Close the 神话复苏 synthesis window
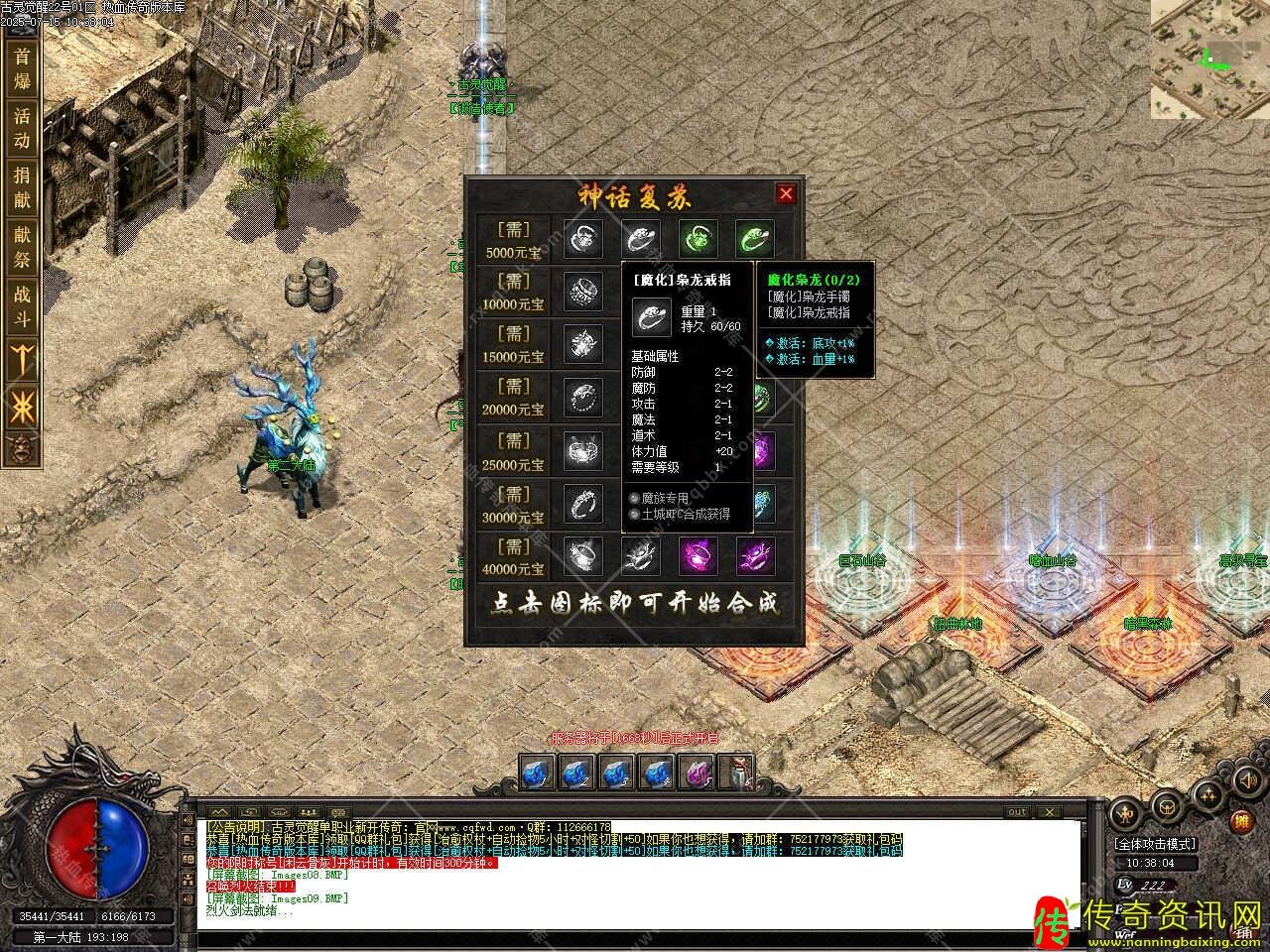1270x952 pixels. (786, 194)
